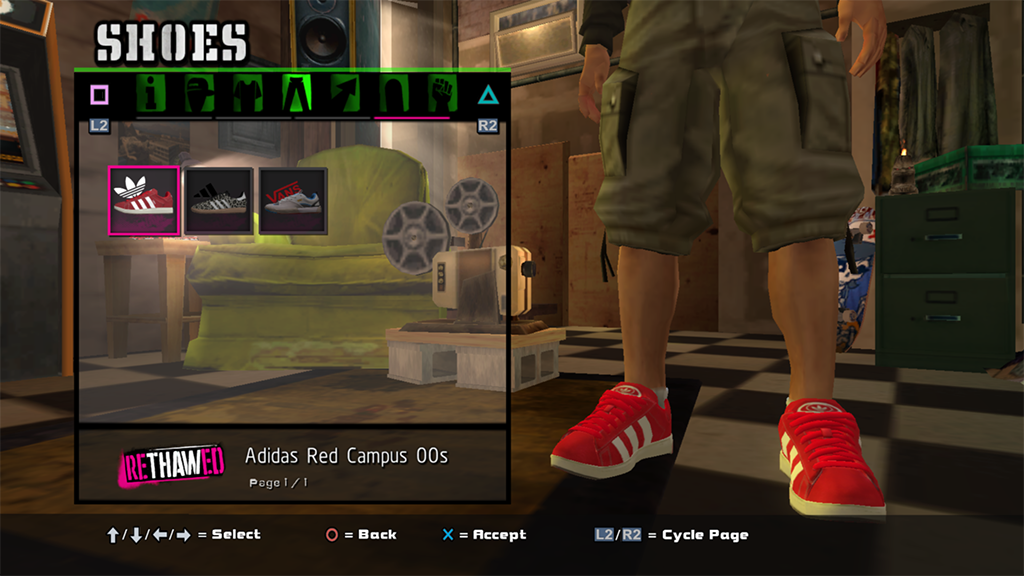The height and width of the screenshot is (576, 1024).
Task: Open the arch-shaped icon category tab
Action: [392, 94]
